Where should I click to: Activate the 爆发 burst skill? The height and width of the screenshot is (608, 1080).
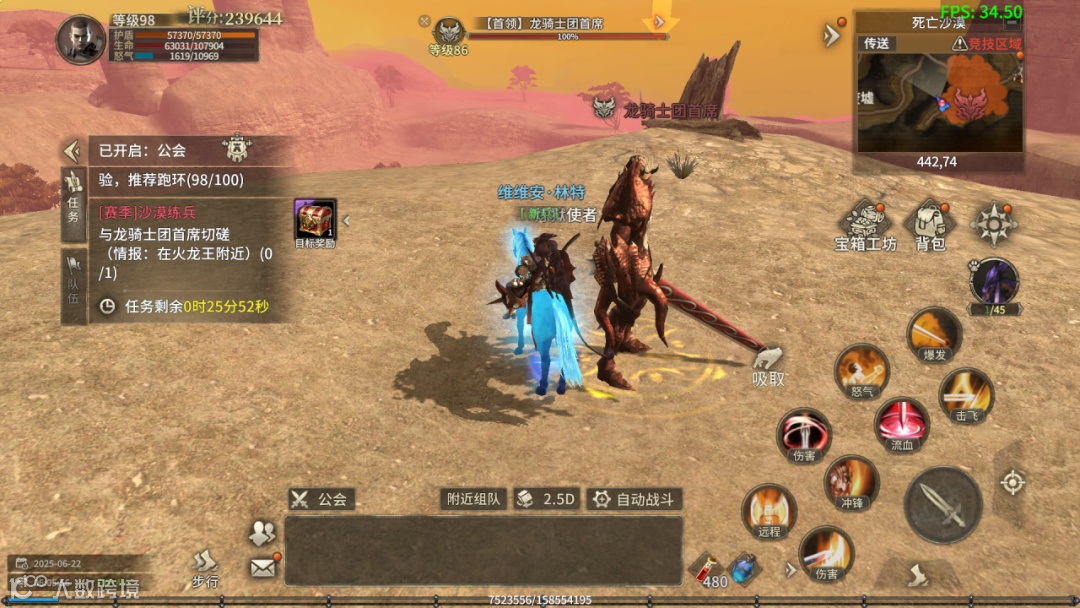[x=934, y=334]
